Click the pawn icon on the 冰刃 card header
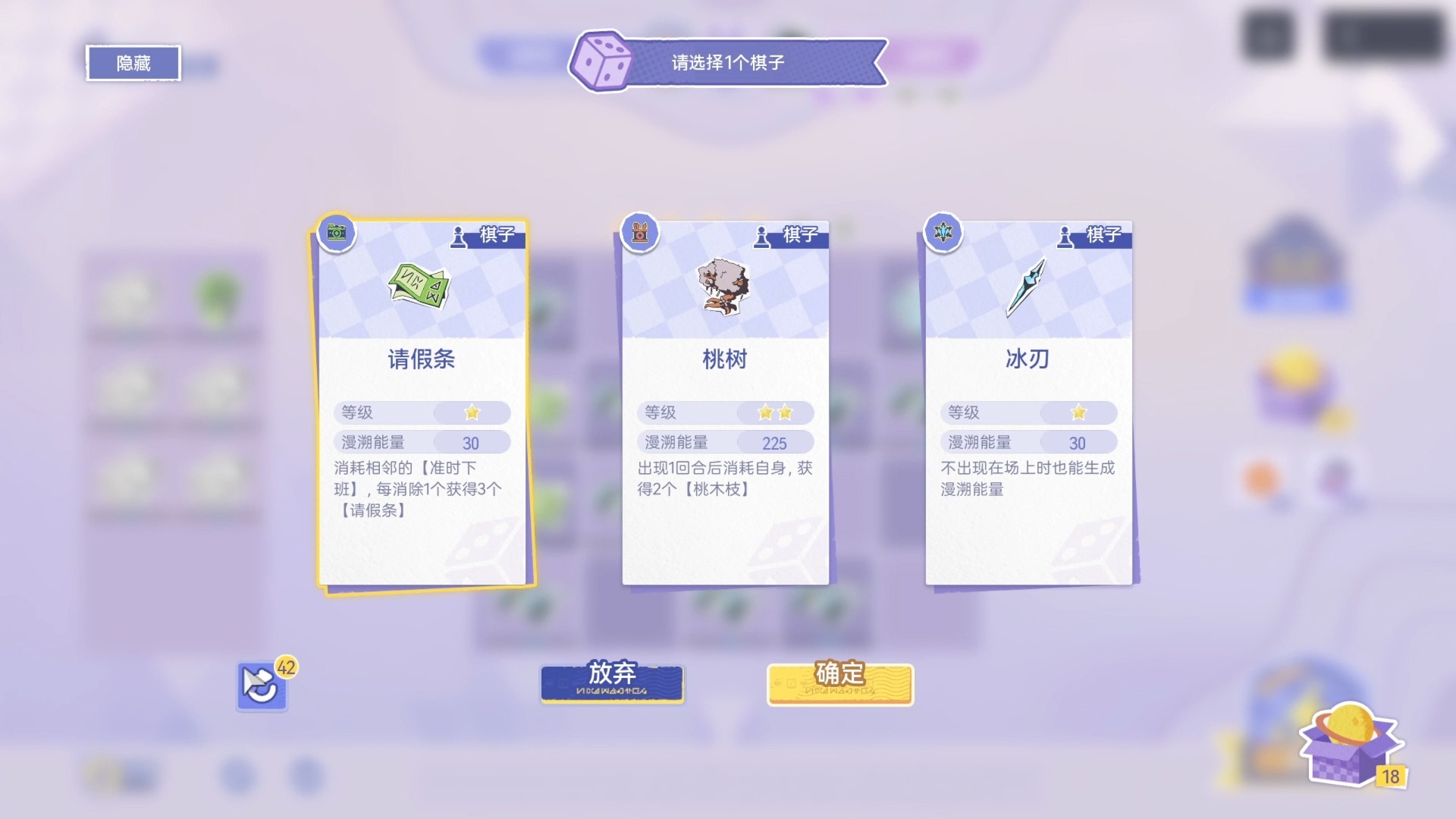The height and width of the screenshot is (819, 1456). click(x=1065, y=235)
